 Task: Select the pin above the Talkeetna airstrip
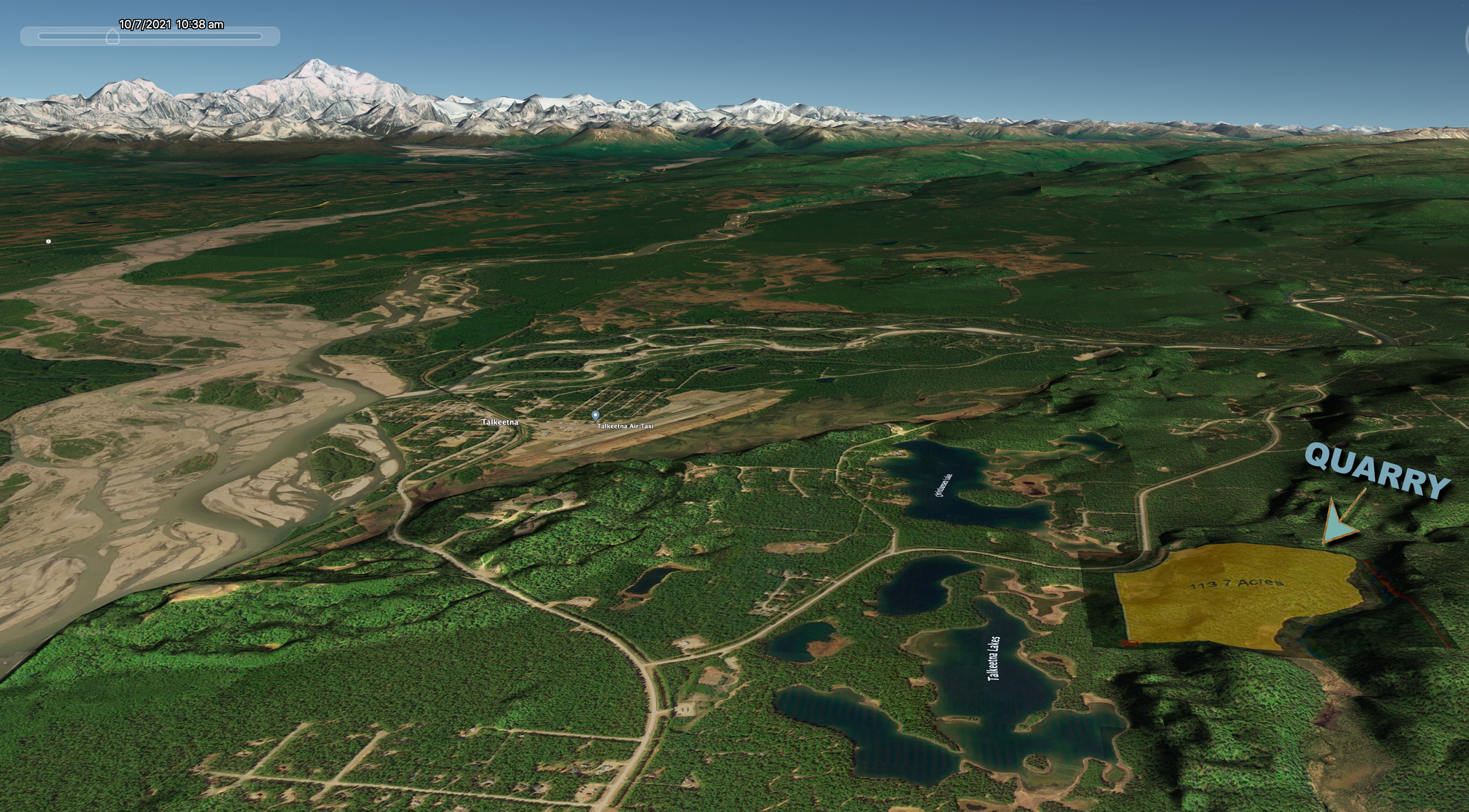[594, 413]
